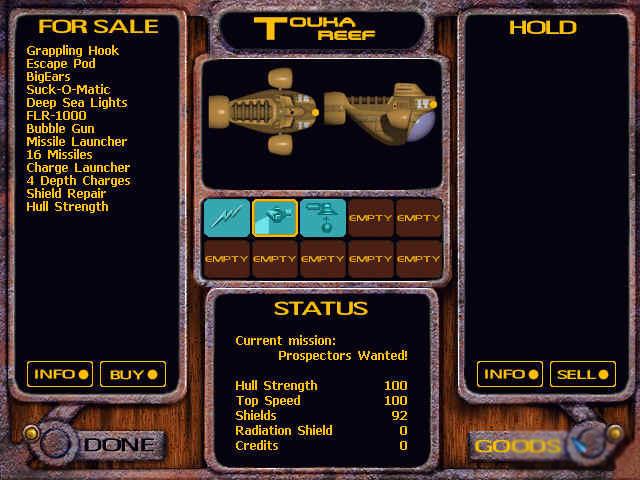Choose the FLR-1000 item

[56, 116]
